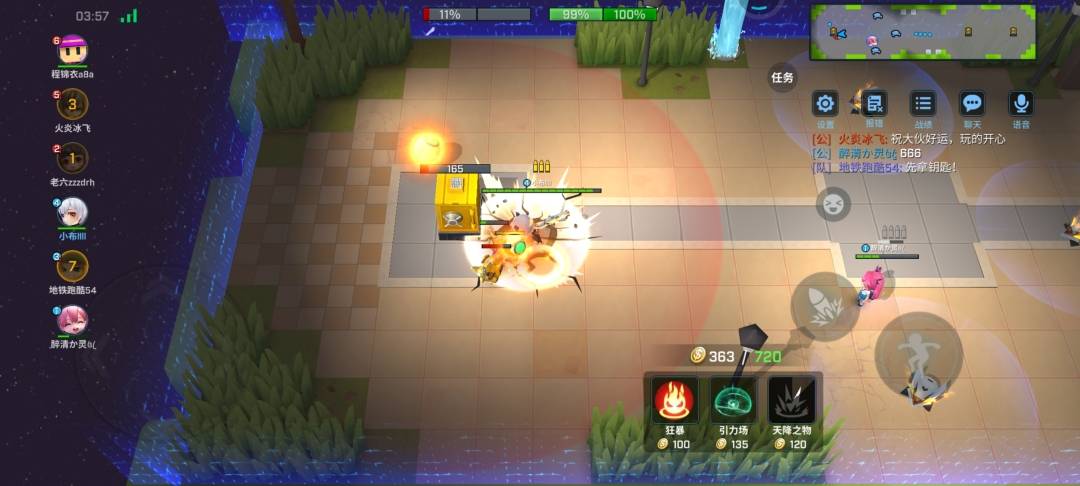Open the 报错 error report icon
Image resolution: width=1080 pixels, height=486 pixels.
coord(874,103)
